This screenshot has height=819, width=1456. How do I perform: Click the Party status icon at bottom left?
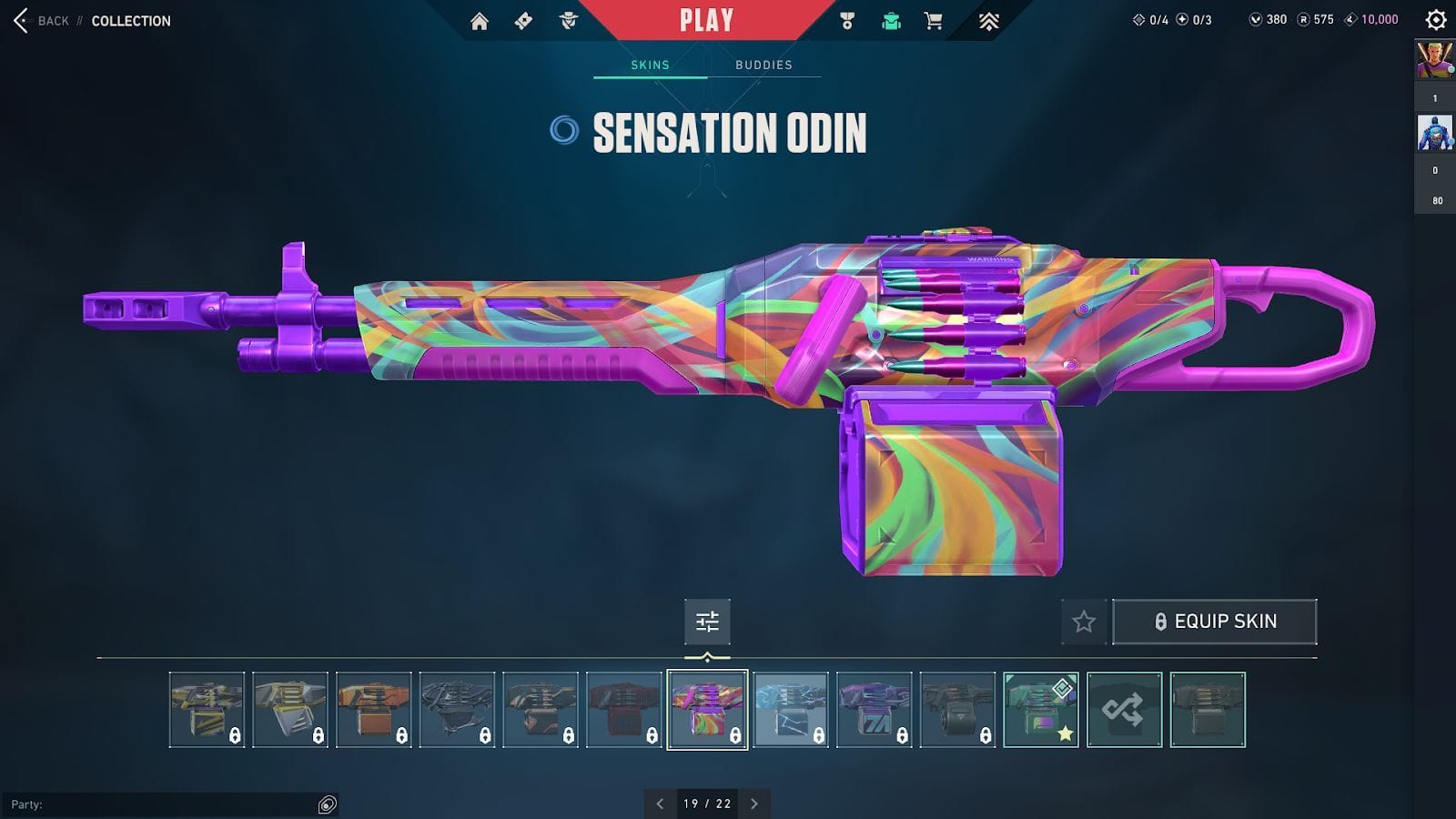[325, 803]
